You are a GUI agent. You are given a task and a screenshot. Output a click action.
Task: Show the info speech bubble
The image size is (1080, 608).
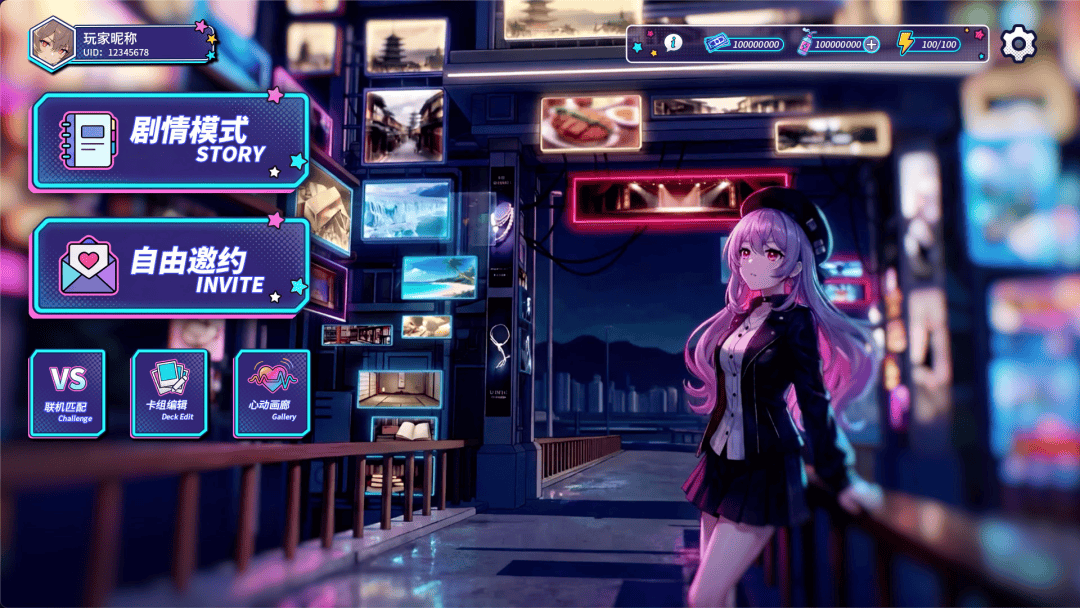(x=673, y=43)
